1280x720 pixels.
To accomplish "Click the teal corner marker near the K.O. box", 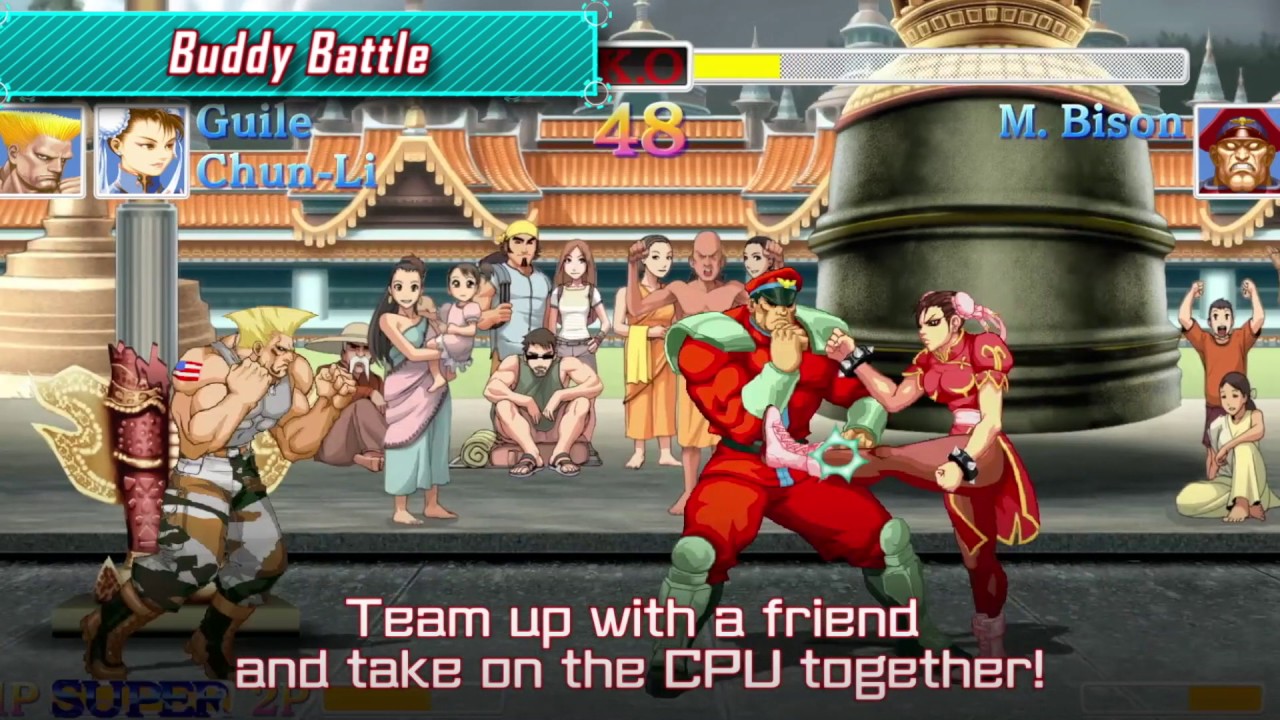I will (598, 93).
